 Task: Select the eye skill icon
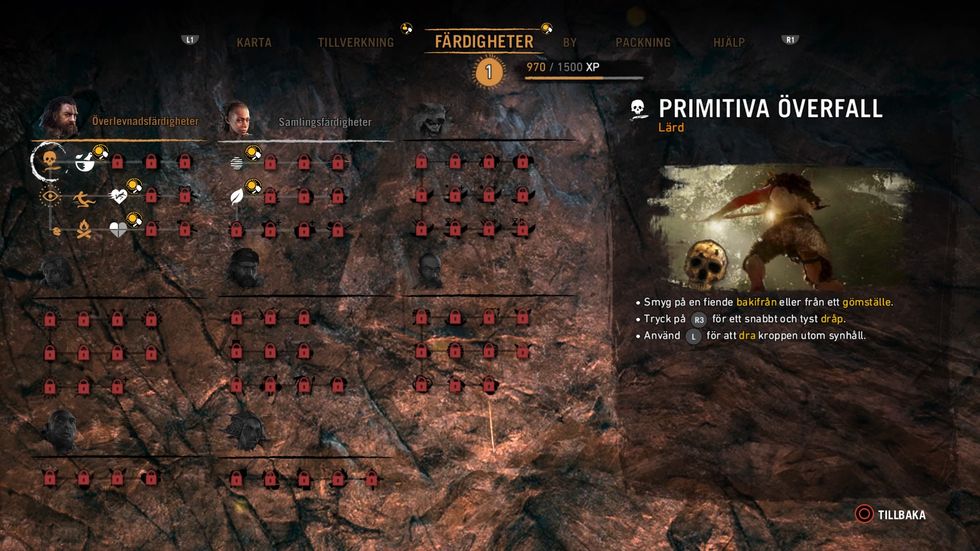pyautogui.click(x=49, y=196)
